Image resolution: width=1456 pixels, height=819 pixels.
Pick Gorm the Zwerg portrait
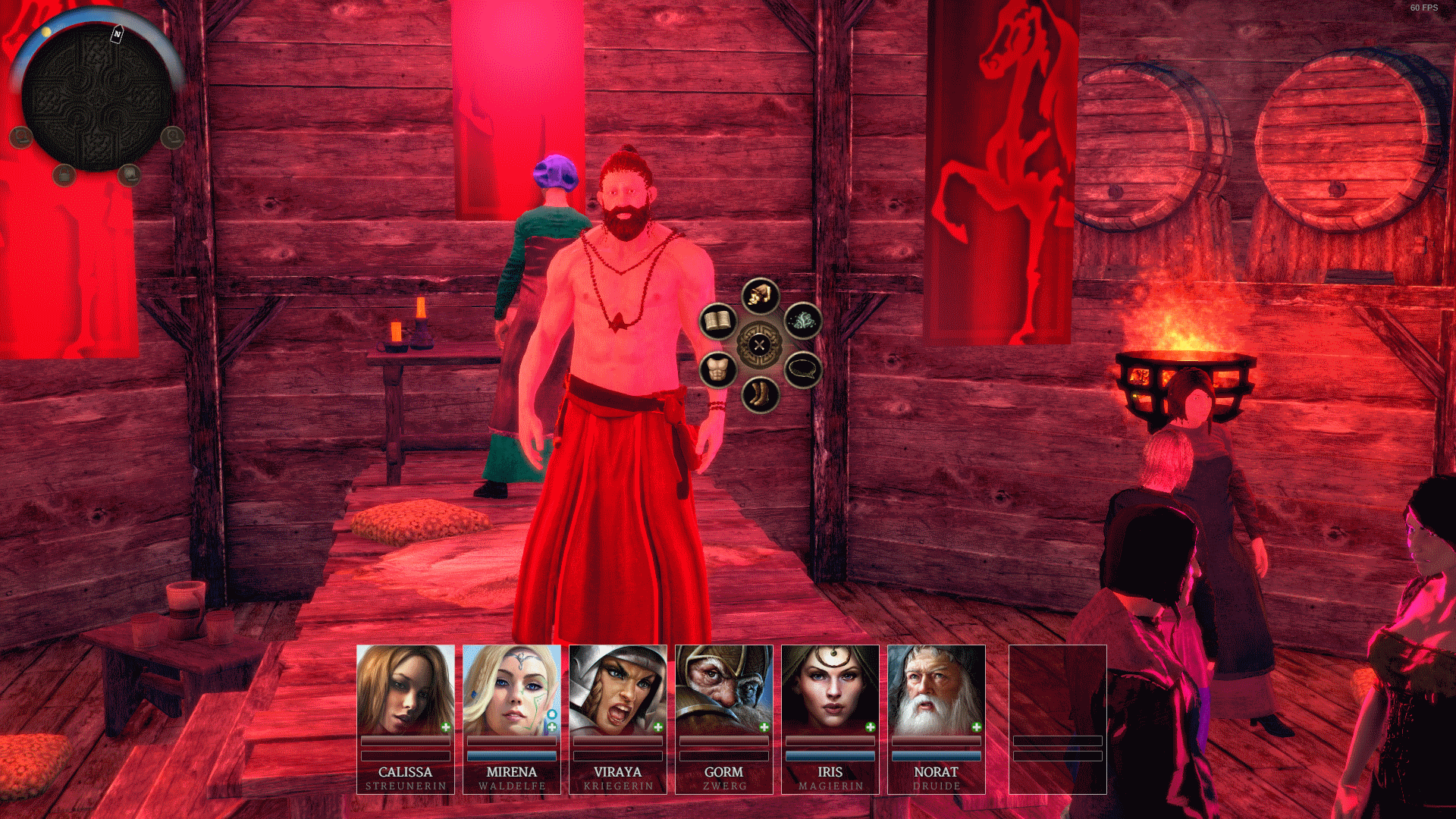(x=724, y=690)
